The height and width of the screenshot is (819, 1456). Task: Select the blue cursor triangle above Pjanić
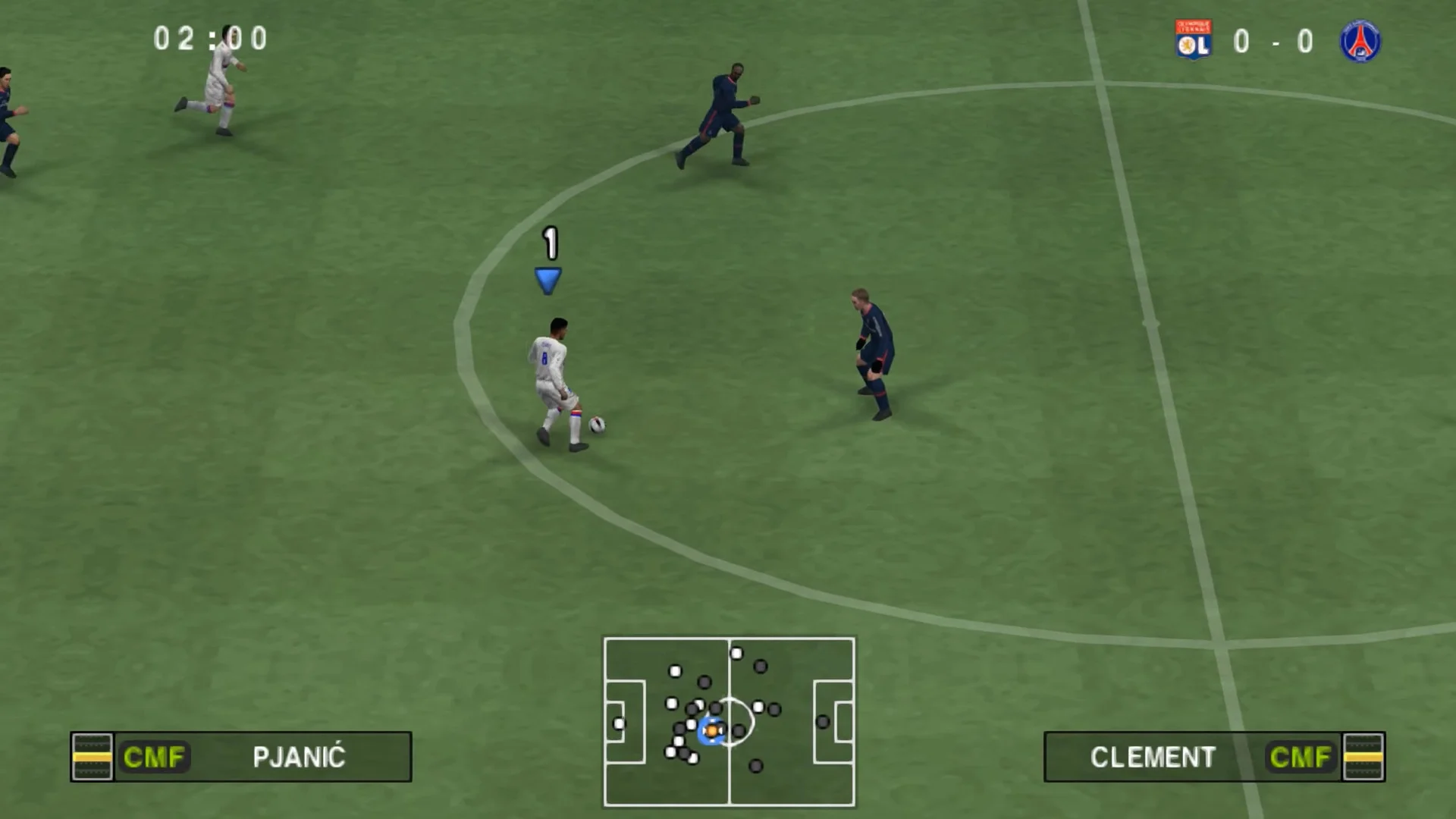click(x=548, y=279)
